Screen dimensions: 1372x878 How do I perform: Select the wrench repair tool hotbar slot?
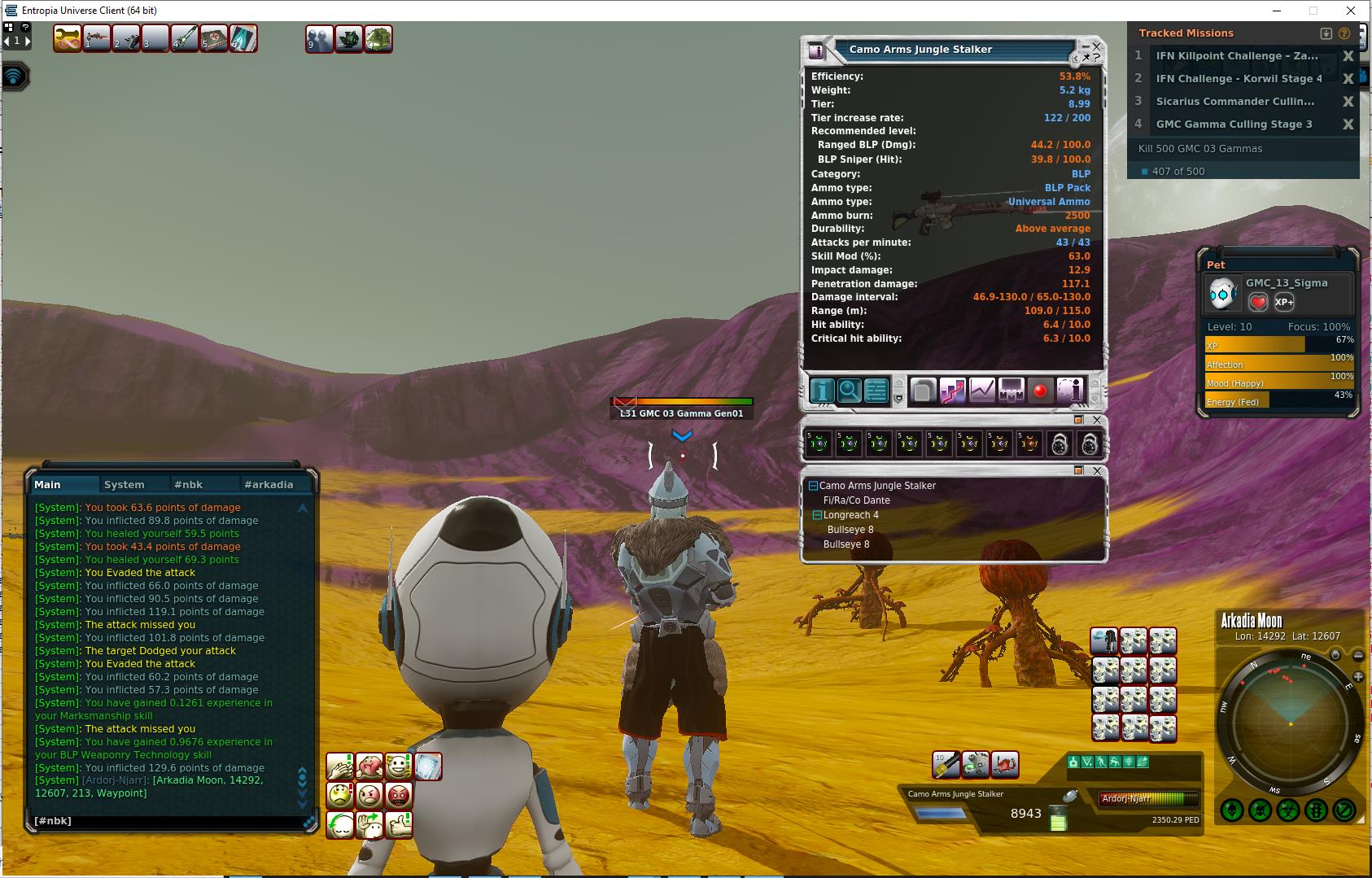pyautogui.click(x=67, y=38)
